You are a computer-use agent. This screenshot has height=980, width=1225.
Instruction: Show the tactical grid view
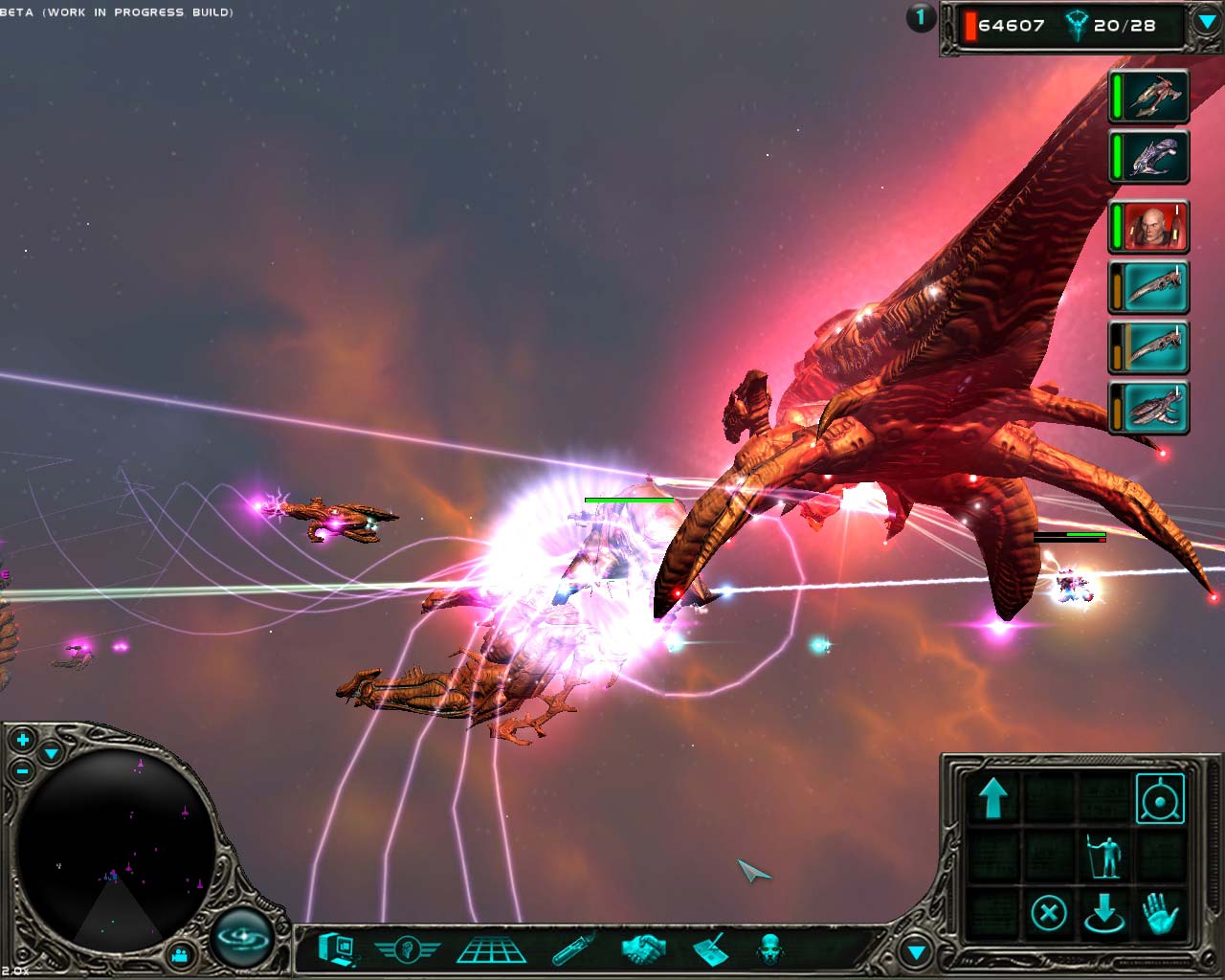491,949
